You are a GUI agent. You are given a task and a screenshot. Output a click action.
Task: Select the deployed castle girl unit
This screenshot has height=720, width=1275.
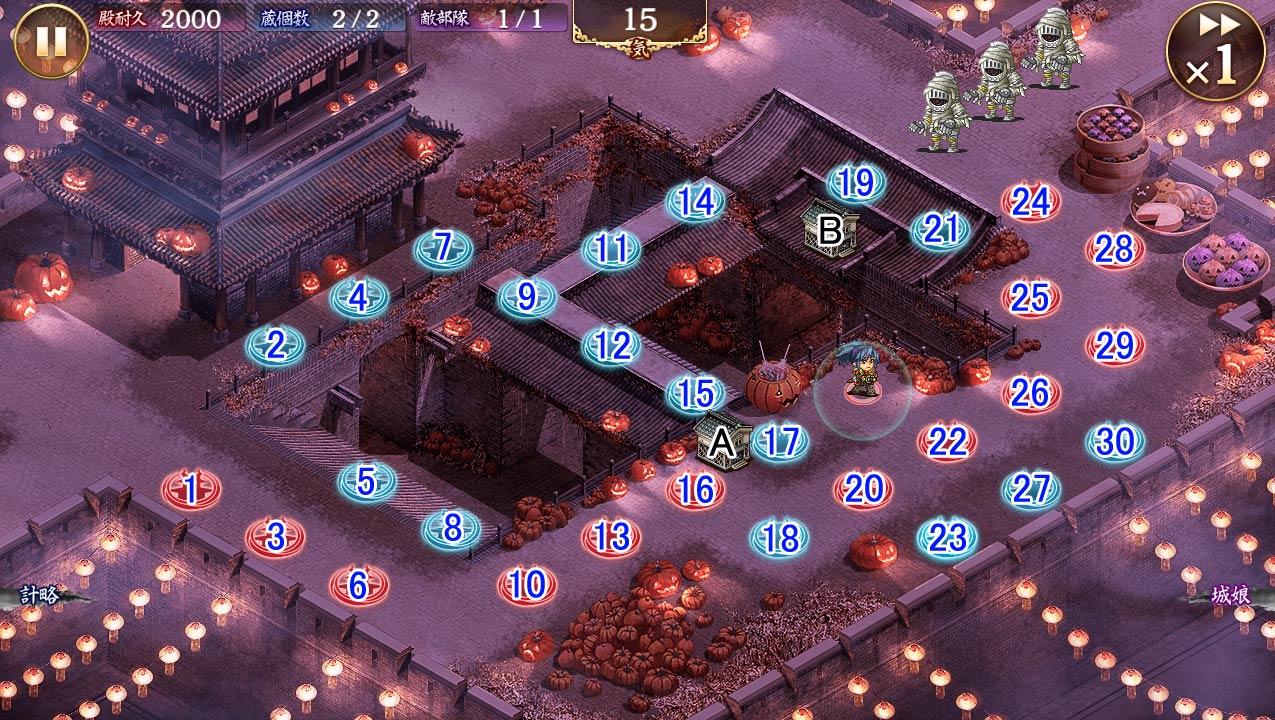pyautogui.click(x=861, y=370)
